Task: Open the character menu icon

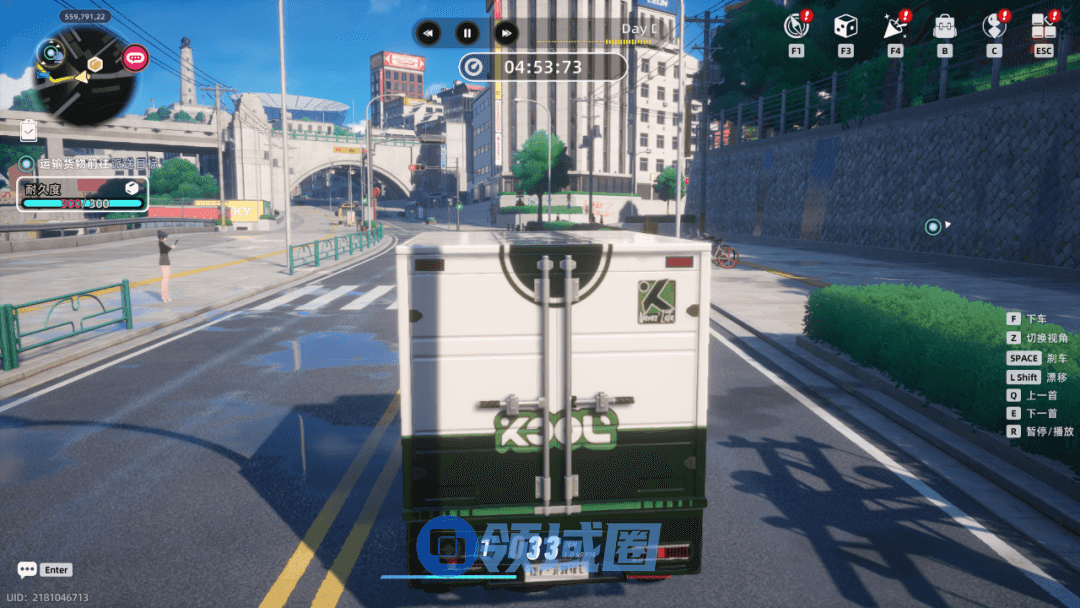Action: tap(993, 25)
